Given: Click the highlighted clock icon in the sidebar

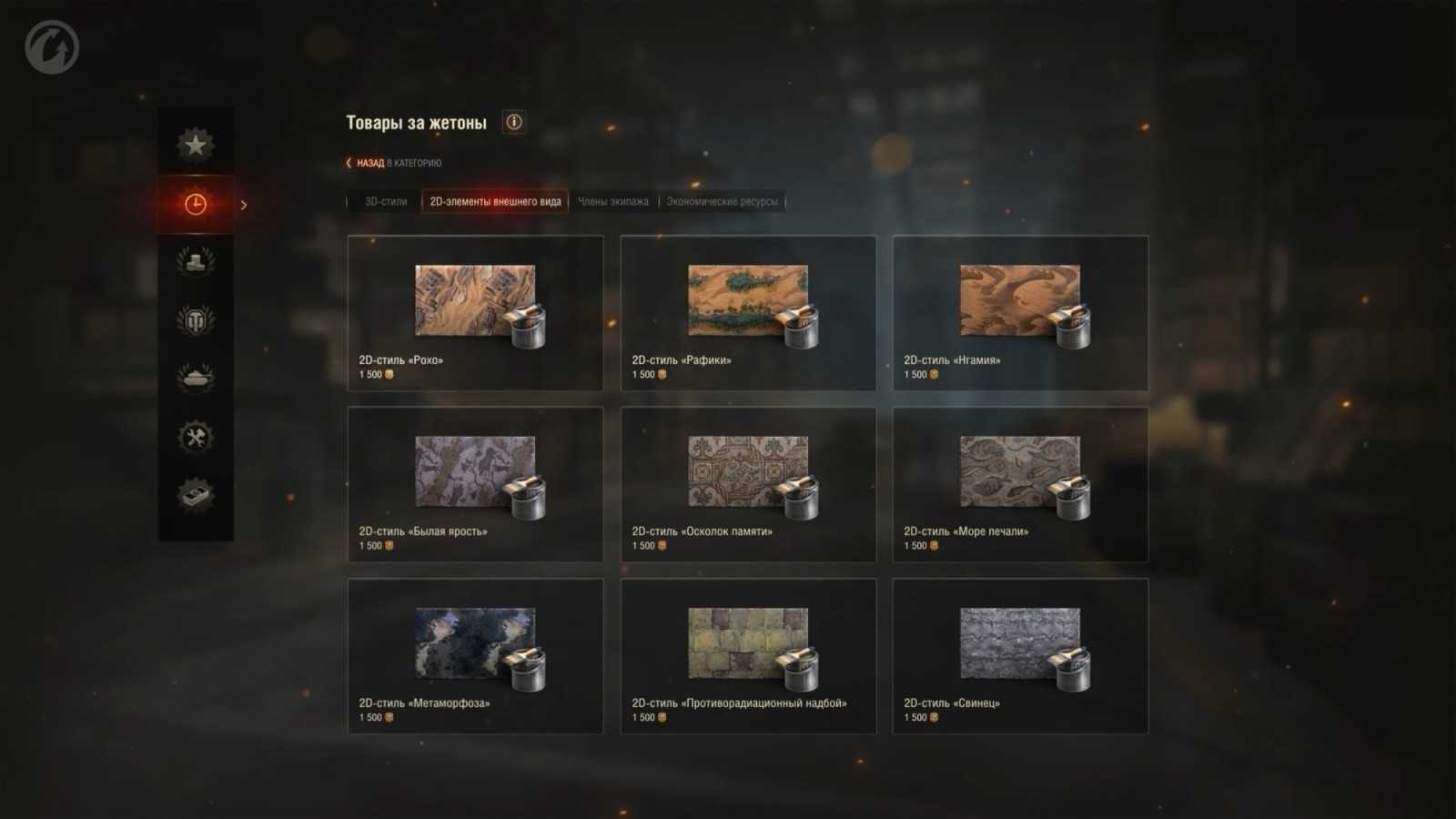Looking at the screenshot, I should click(195, 205).
